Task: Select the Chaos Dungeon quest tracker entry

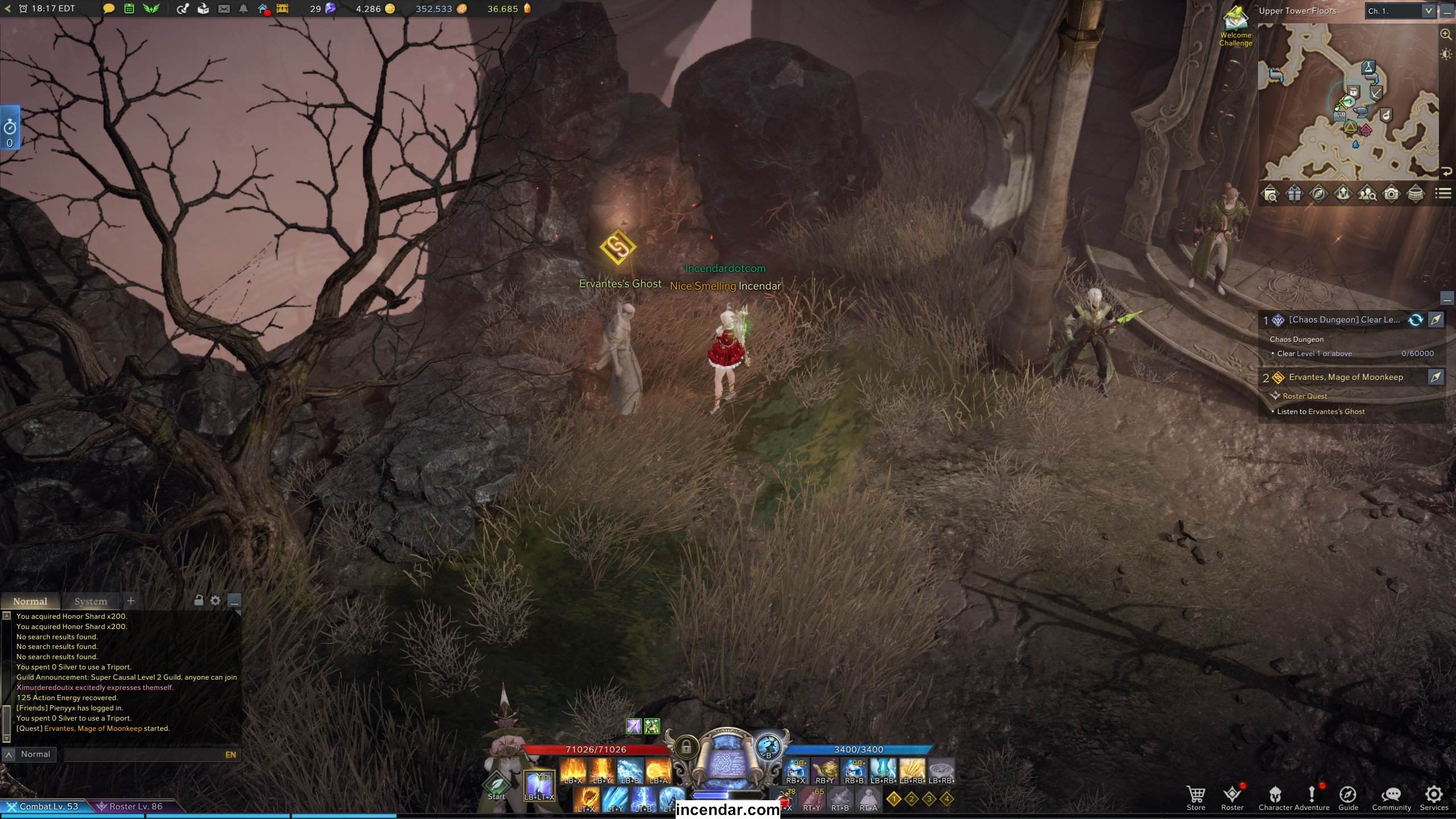Action: pyautogui.click(x=1343, y=320)
